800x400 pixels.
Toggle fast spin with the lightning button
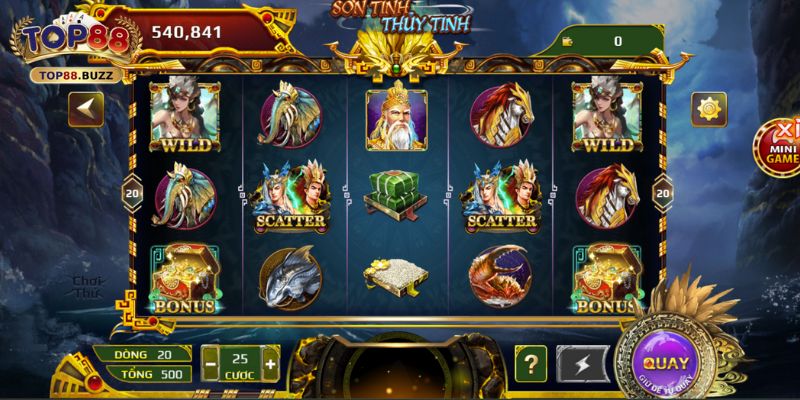pos(577,362)
